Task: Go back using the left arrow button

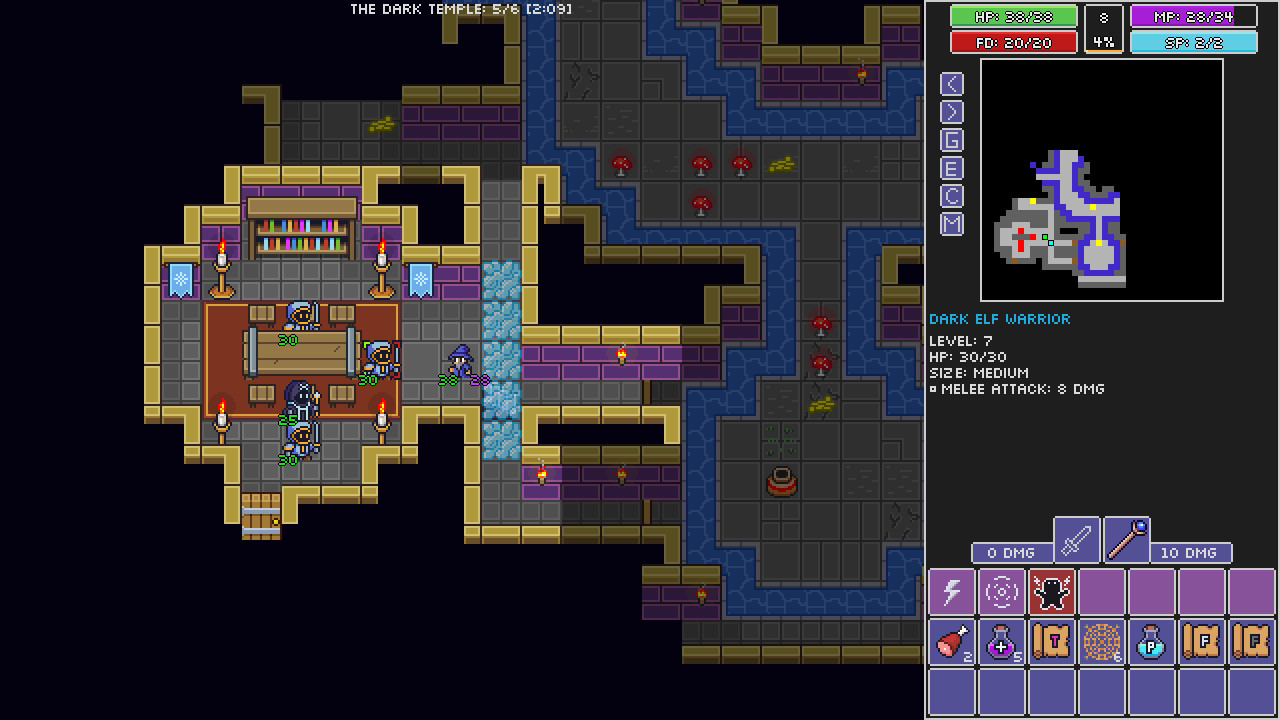Action: 951,84
